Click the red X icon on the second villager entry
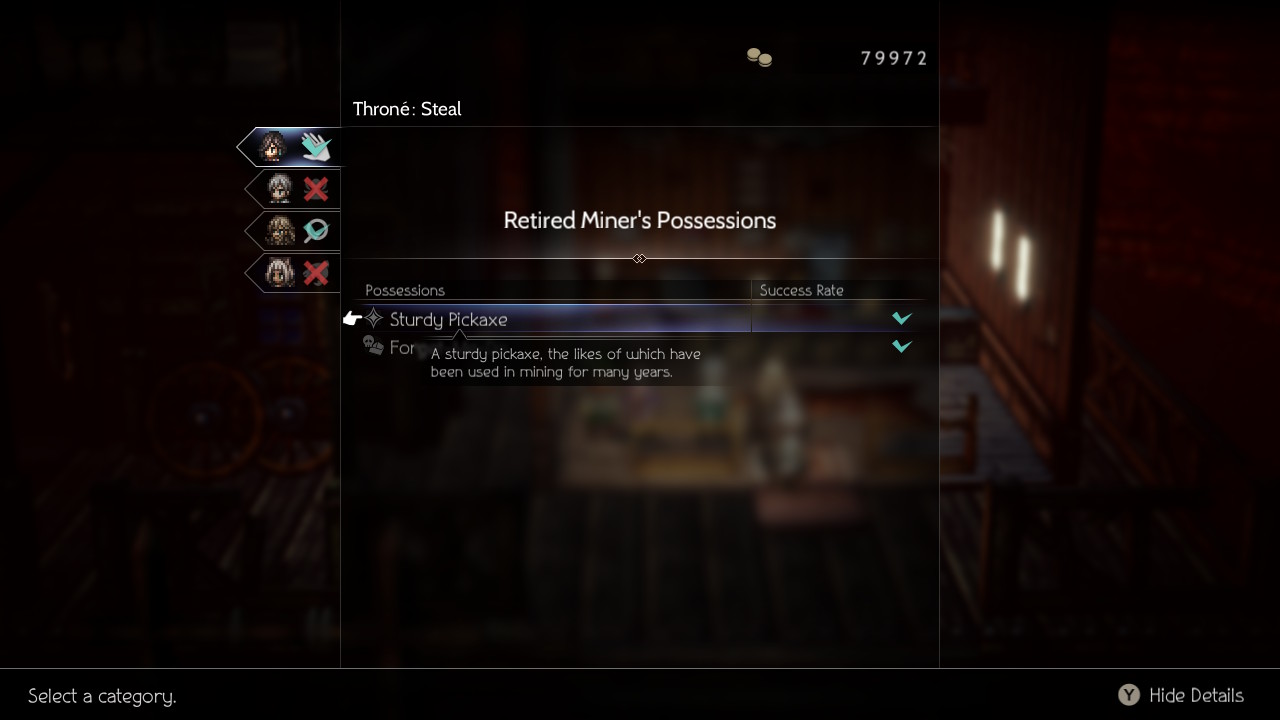The height and width of the screenshot is (720, 1280). [316, 188]
